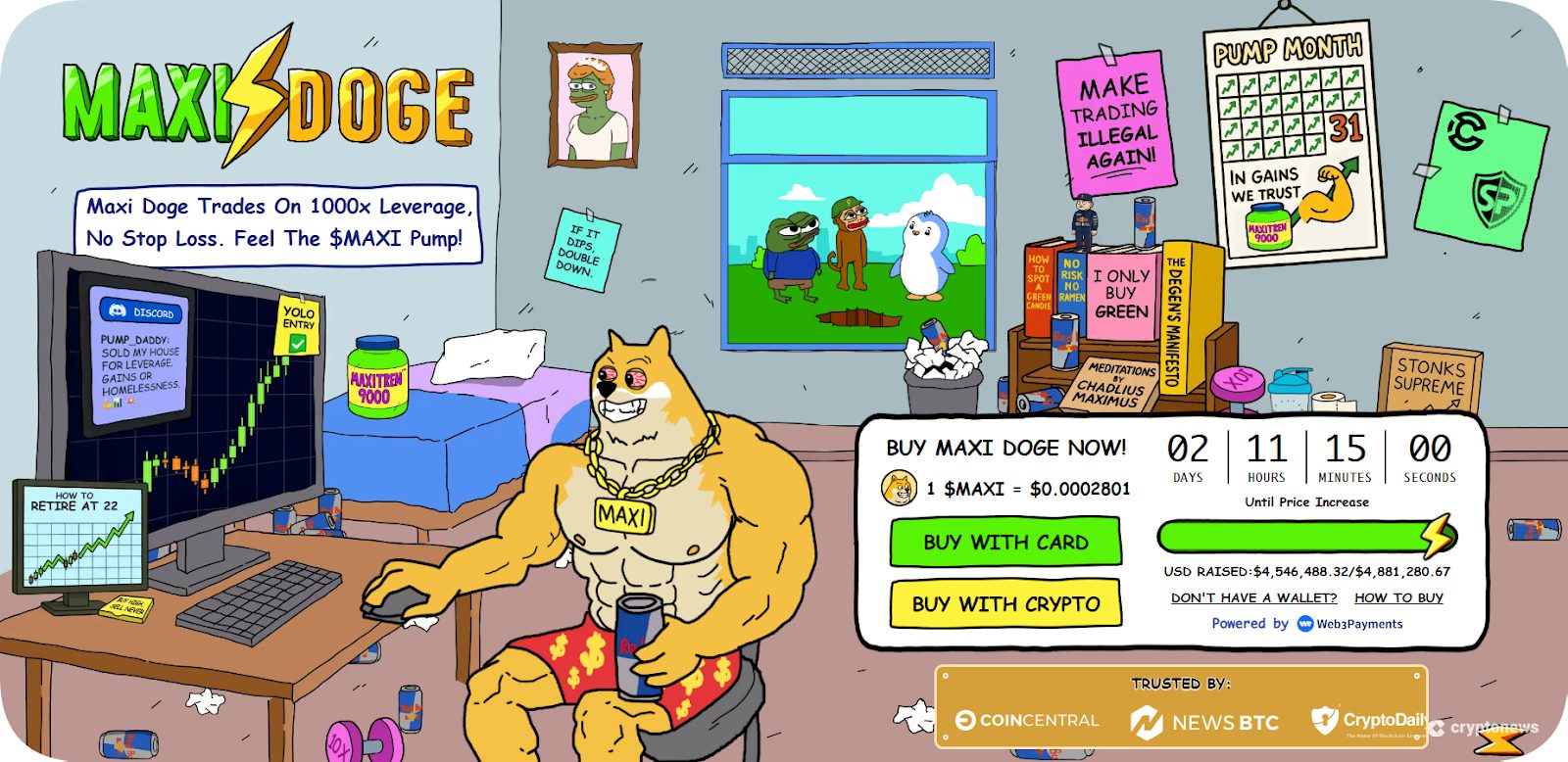The width and height of the screenshot is (1568, 762).
Task: Open the HOW TO BUY link
Action: coord(1398,597)
